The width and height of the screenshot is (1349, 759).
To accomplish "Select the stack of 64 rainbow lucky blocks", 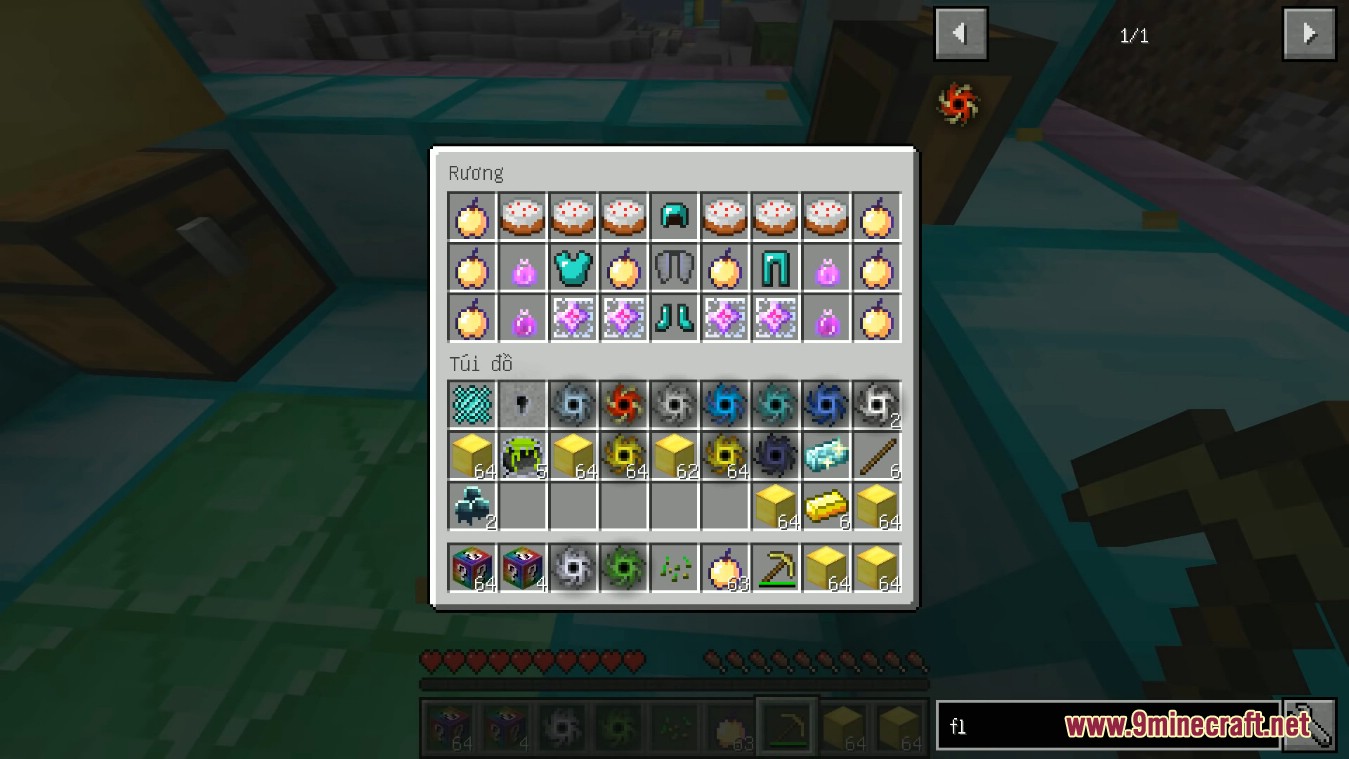I will [x=471, y=567].
